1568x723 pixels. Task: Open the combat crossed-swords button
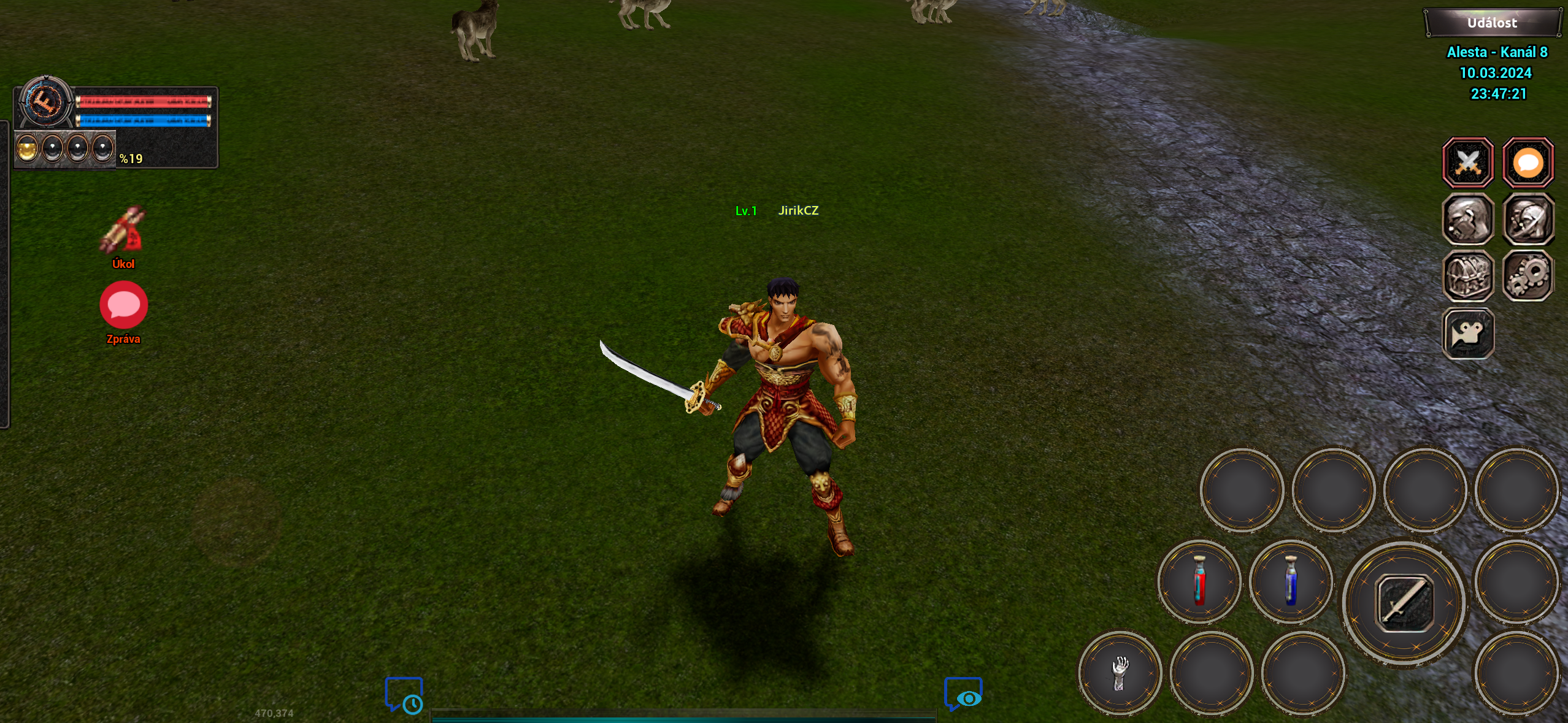click(x=1469, y=163)
